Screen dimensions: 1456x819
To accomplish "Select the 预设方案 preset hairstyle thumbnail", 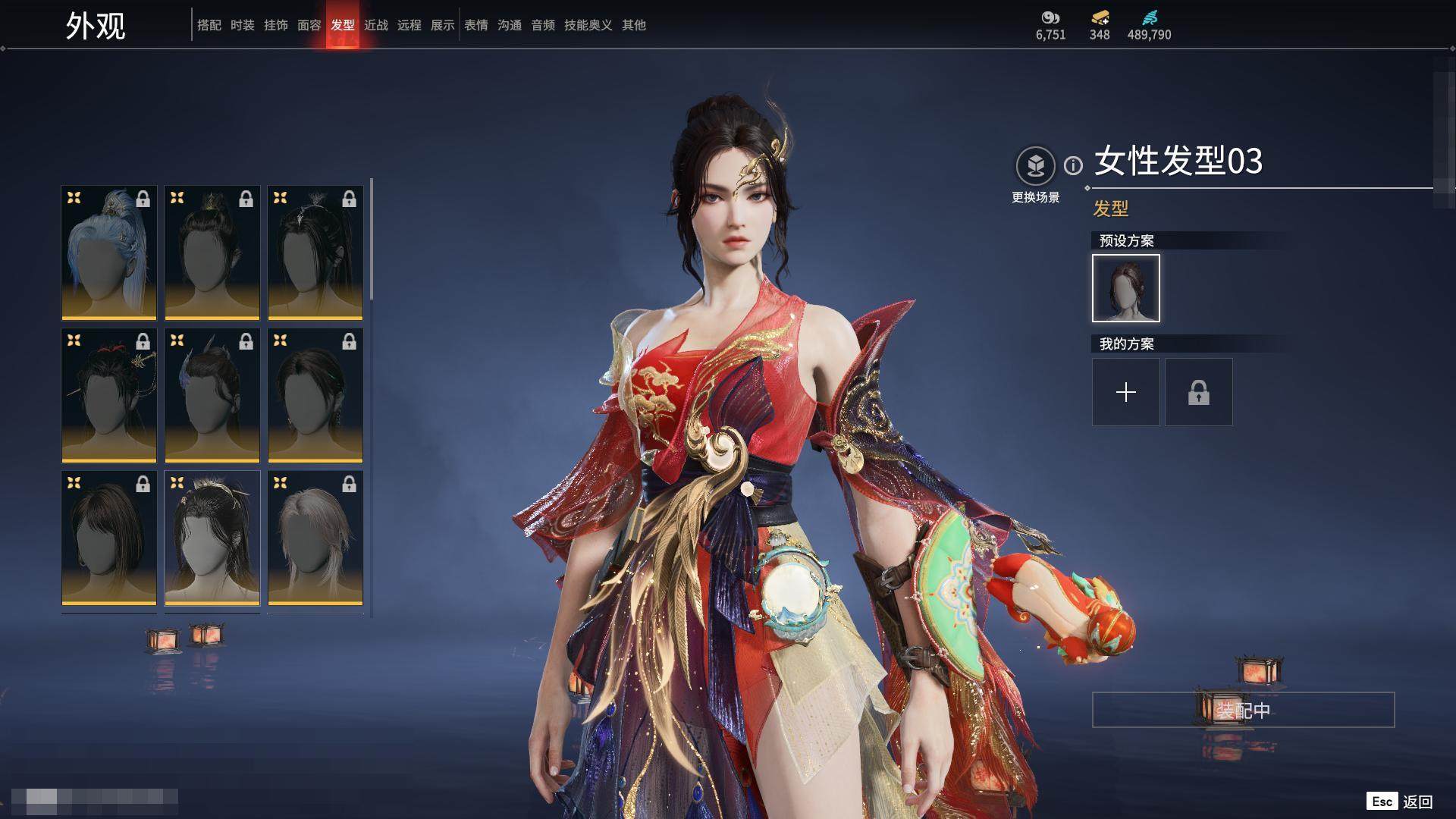I will coord(1126,288).
